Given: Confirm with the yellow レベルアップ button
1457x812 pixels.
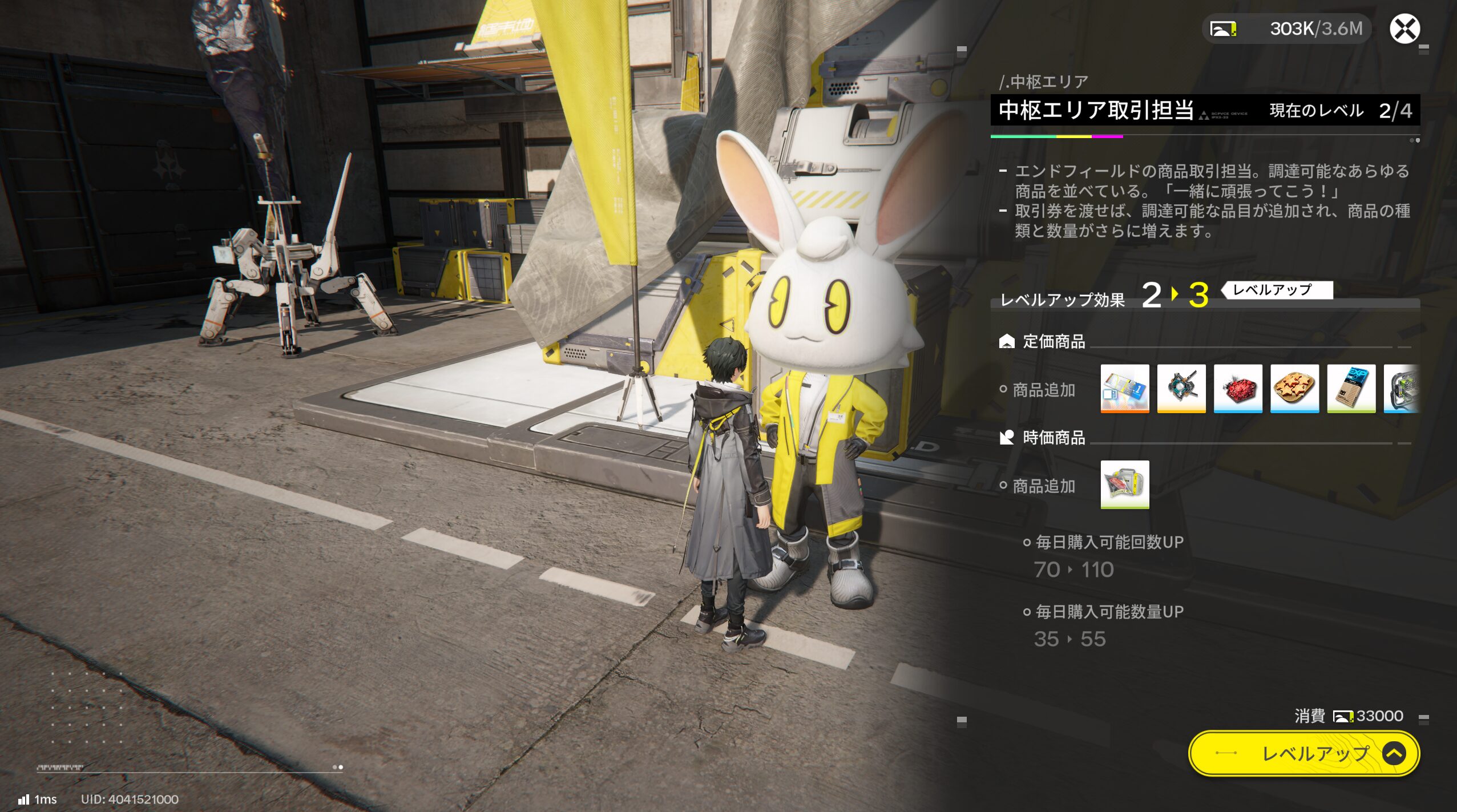Looking at the screenshot, I should coord(1303,753).
